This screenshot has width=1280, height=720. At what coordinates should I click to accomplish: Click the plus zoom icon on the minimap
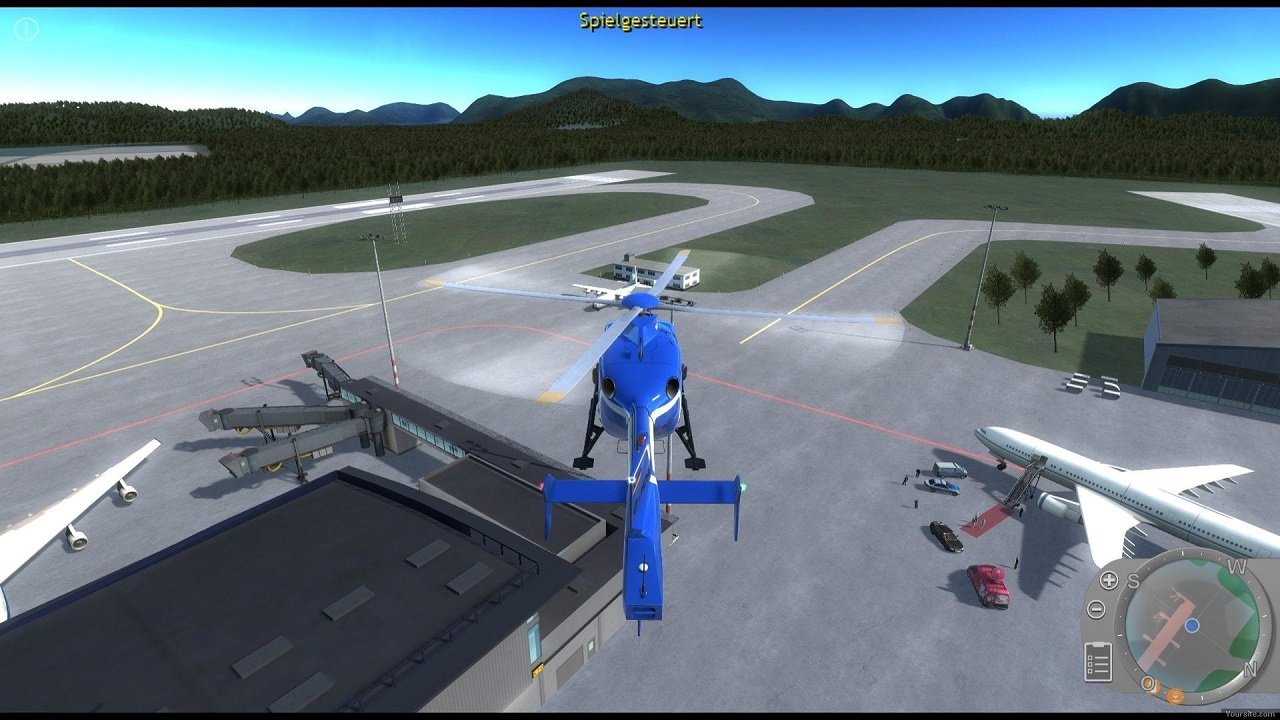1109,580
